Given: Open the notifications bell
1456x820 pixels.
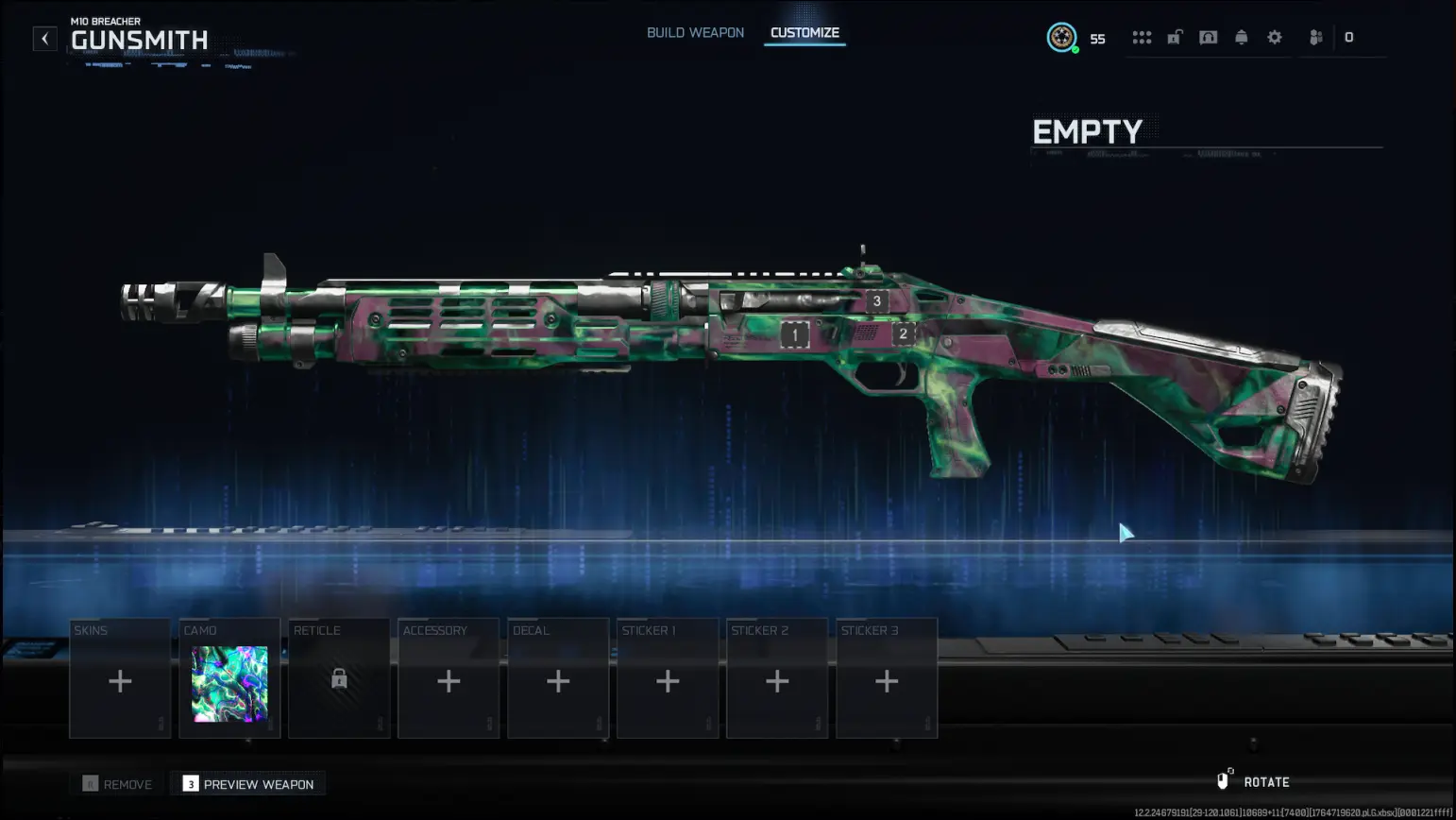Looking at the screenshot, I should click(x=1241, y=38).
